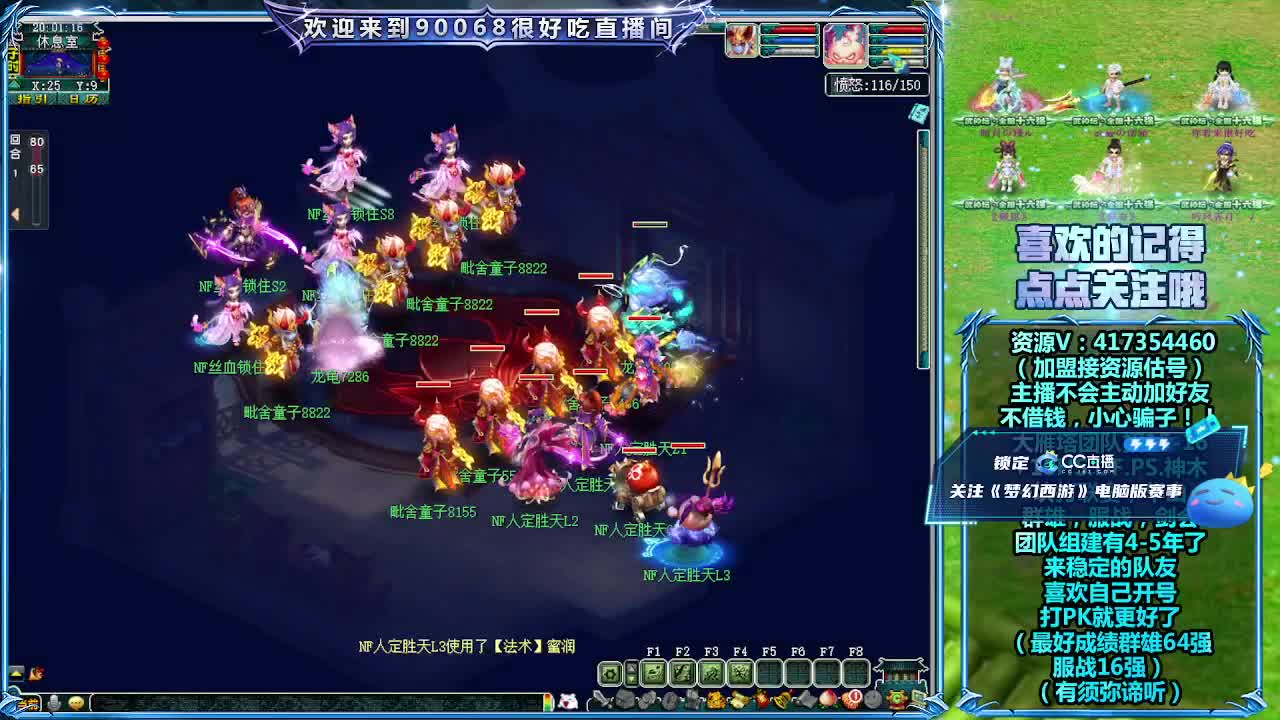This screenshot has width=1280, height=720.
Task: Open the 指引 guide tab under the minimap
Action: [32, 98]
